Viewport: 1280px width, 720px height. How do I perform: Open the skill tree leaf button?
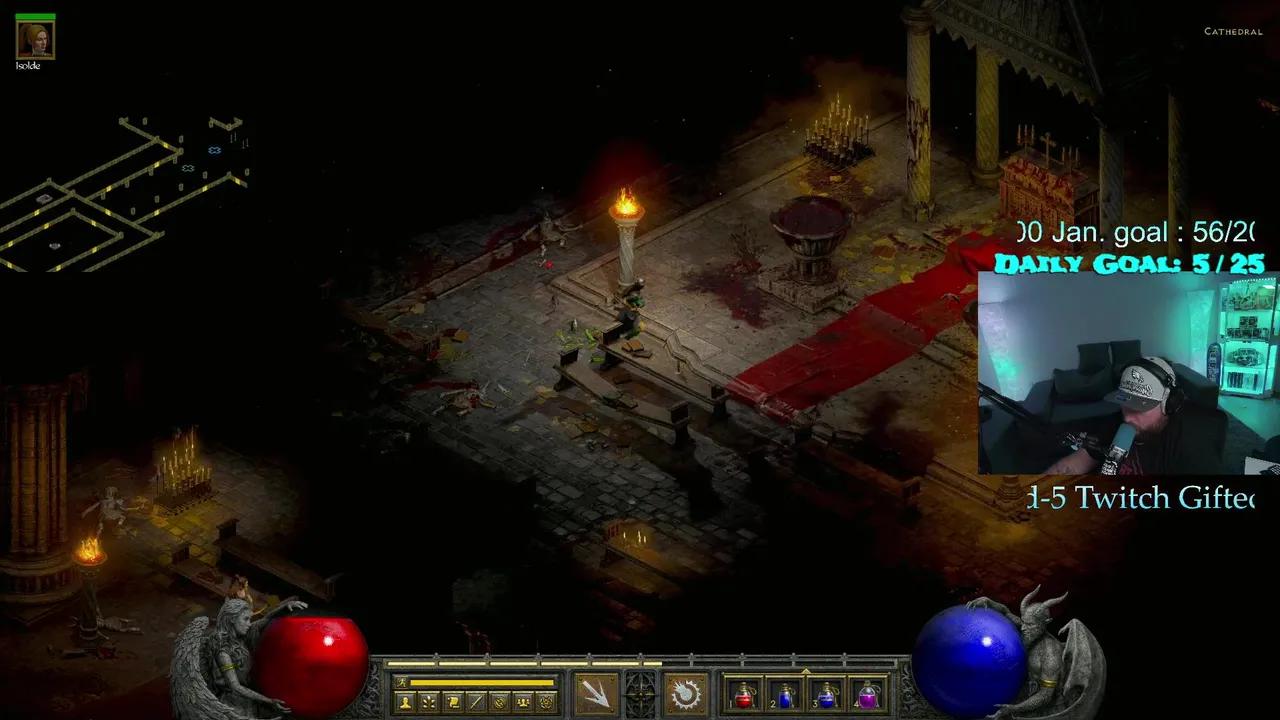[x=429, y=702]
